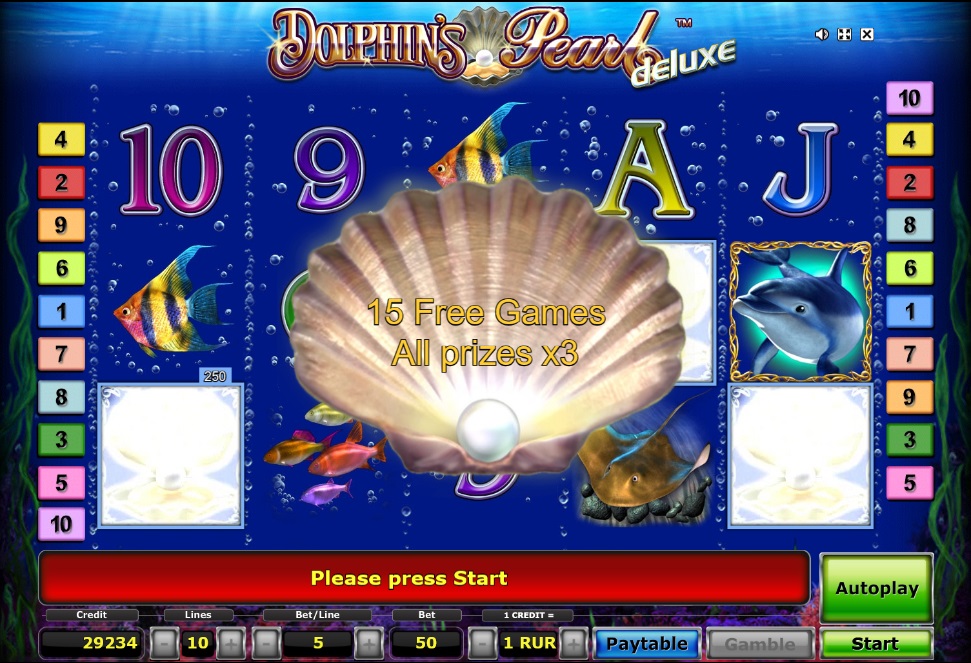
Task: Increase the credit value above 1 RUR
Action: [573, 642]
